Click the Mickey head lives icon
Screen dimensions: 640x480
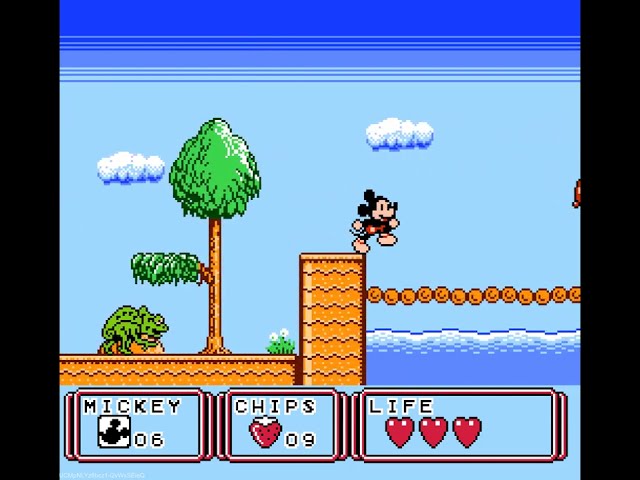[114, 433]
